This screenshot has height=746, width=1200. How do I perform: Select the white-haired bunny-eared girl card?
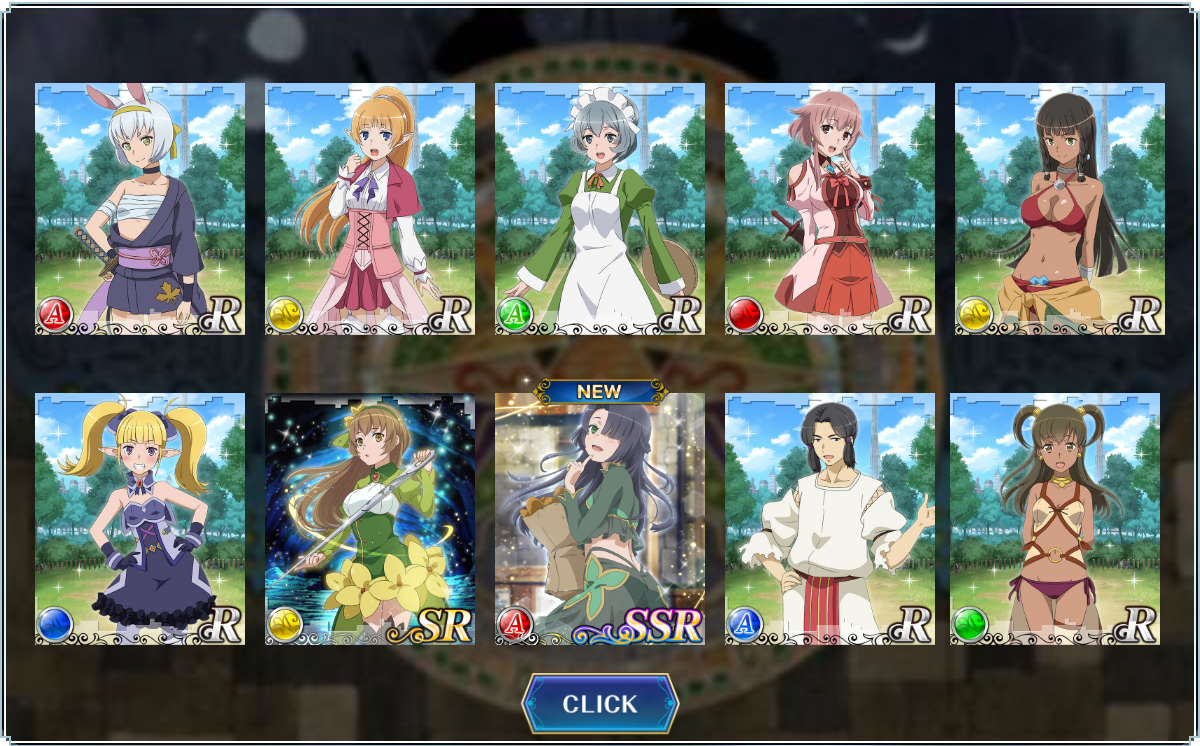tap(140, 209)
